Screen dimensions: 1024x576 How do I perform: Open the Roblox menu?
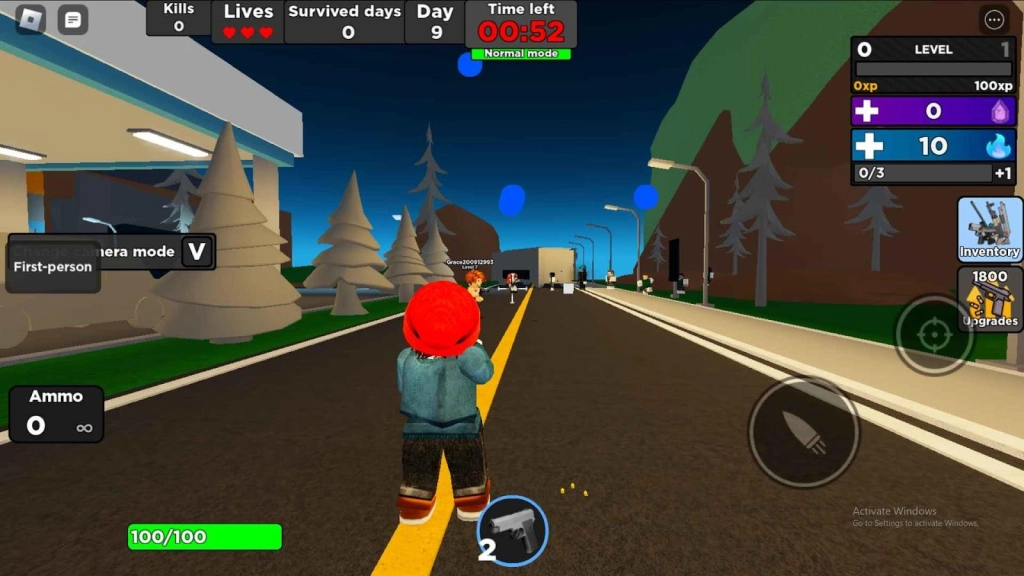pos(30,19)
